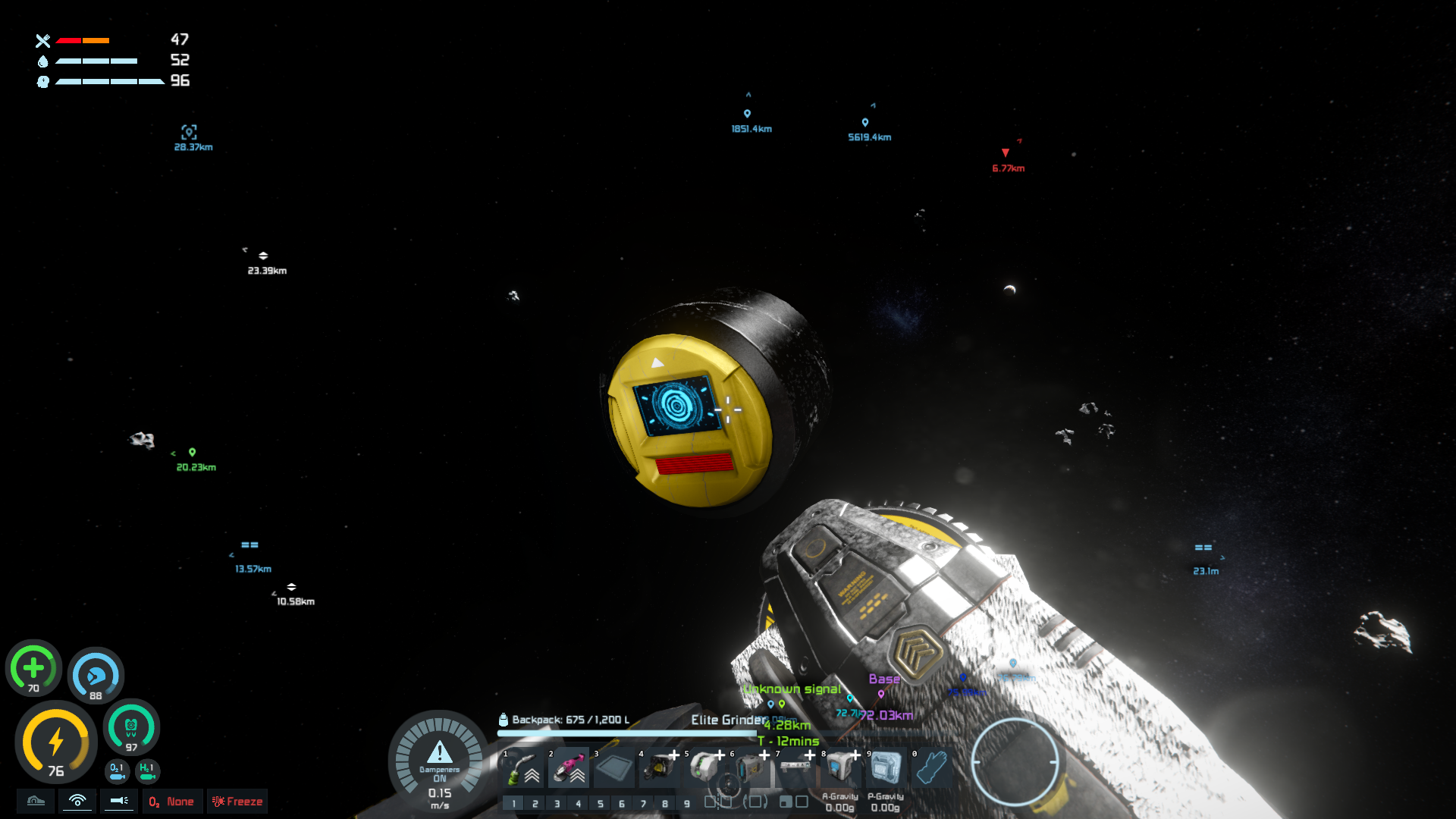Toggle the flashlight indicator
Image resolution: width=1456 pixels, height=819 pixels.
click(x=119, y=801)
